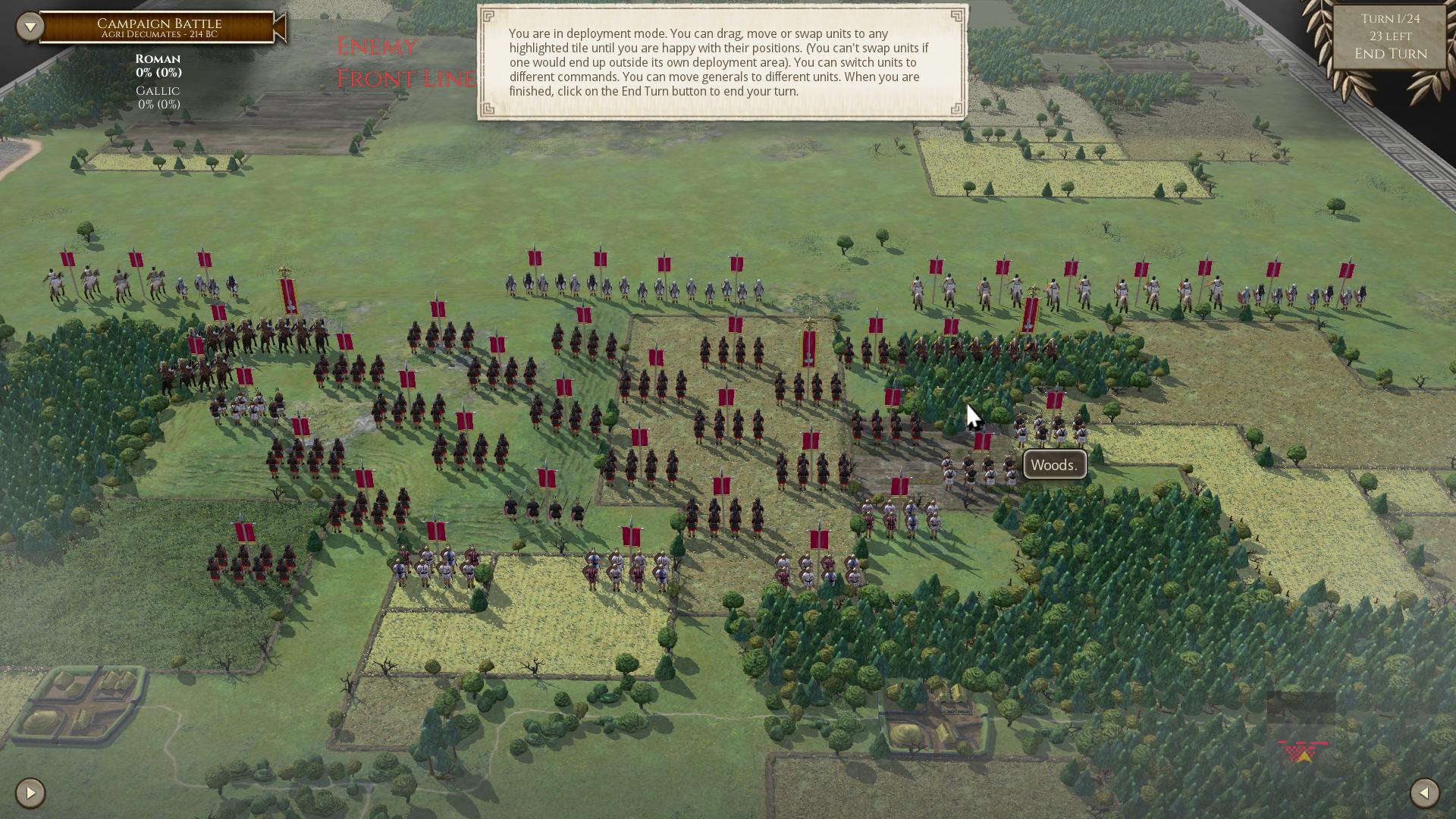Viewport: 1456px width, 819px height.
Task: Dismiss the deployment mode instruction panel
Action: [722, 61]
